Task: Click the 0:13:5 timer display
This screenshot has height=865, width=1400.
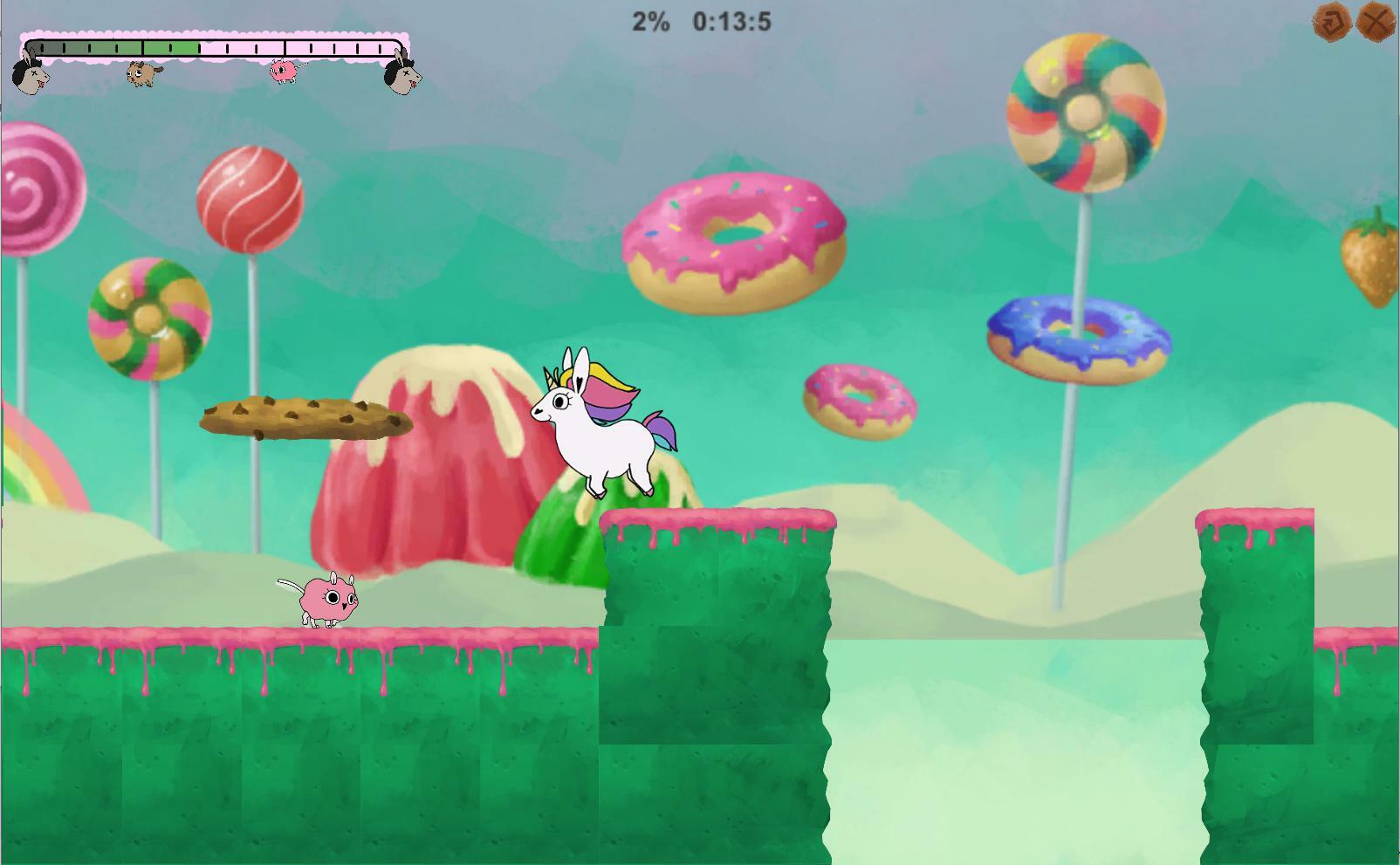Action: [x=731, y=20]
